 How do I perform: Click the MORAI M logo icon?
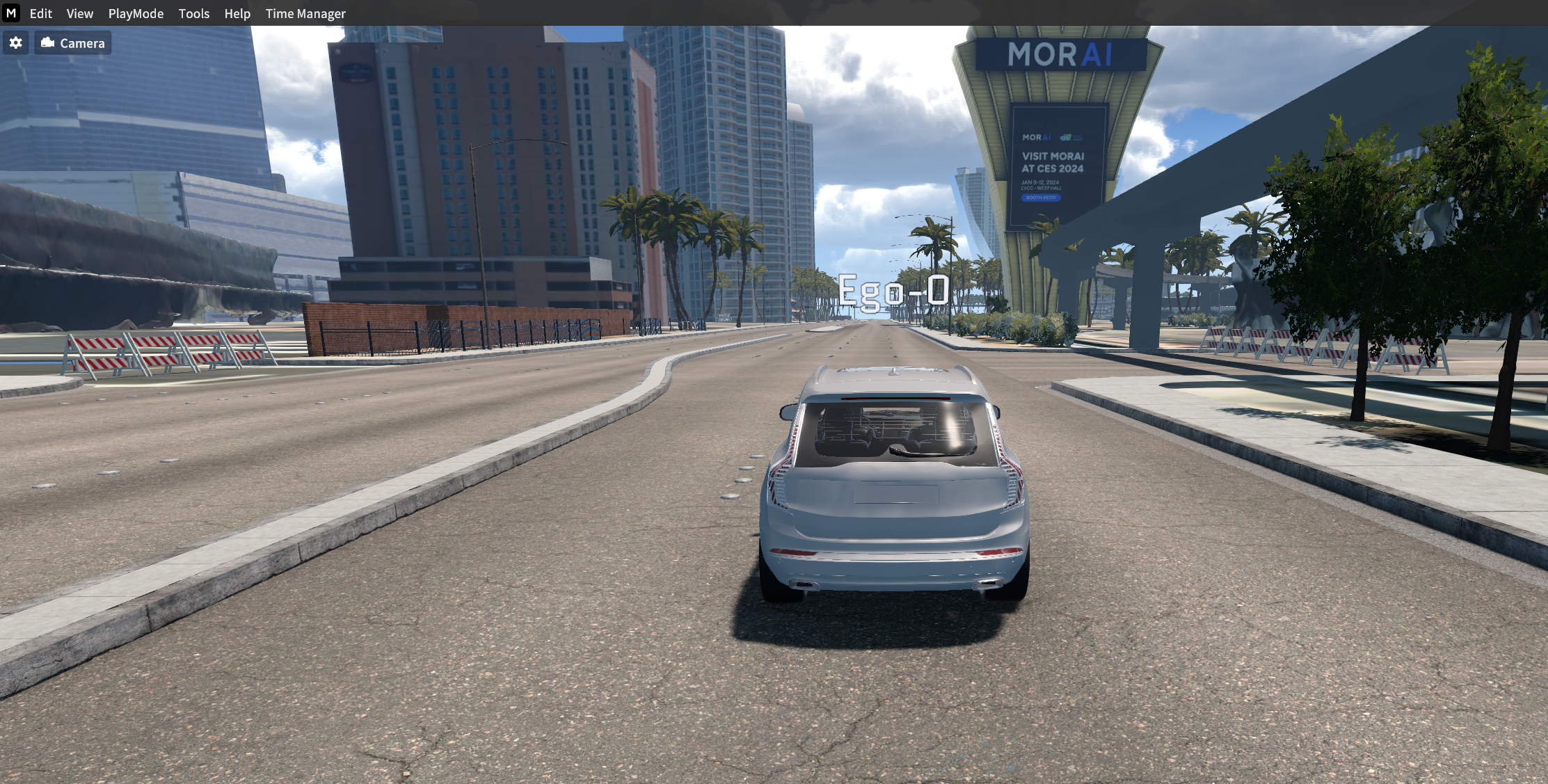(11, 13)
